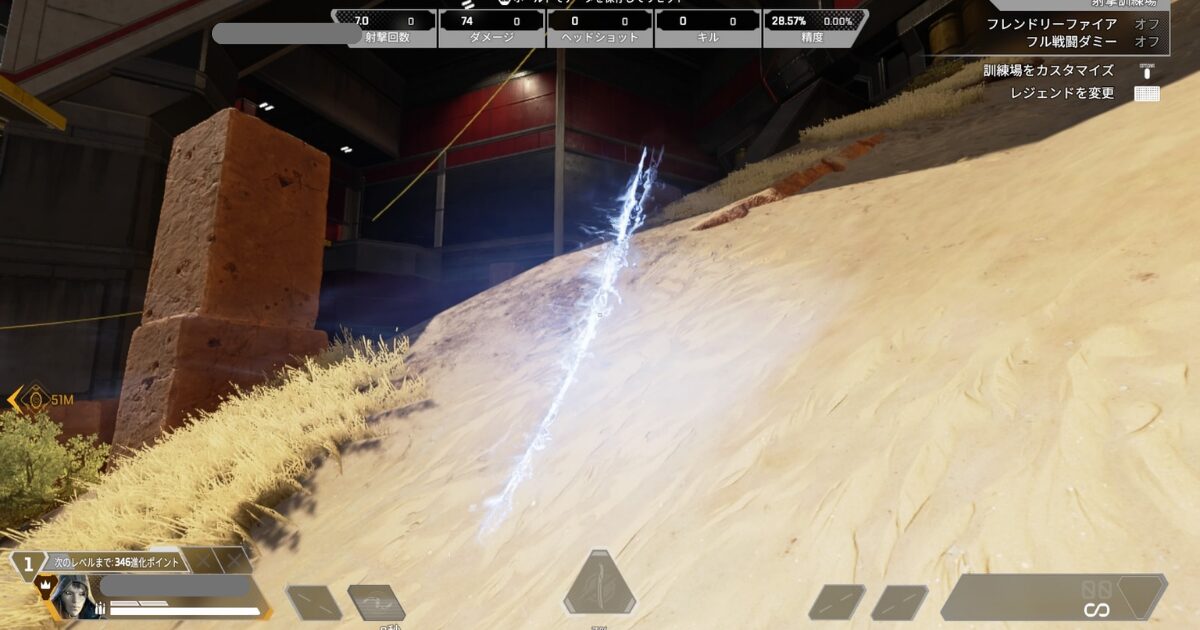Open 訓練場をカスタマイズ option
This screenshot has width=1200, height=630.
click(x=1062, y=71)
